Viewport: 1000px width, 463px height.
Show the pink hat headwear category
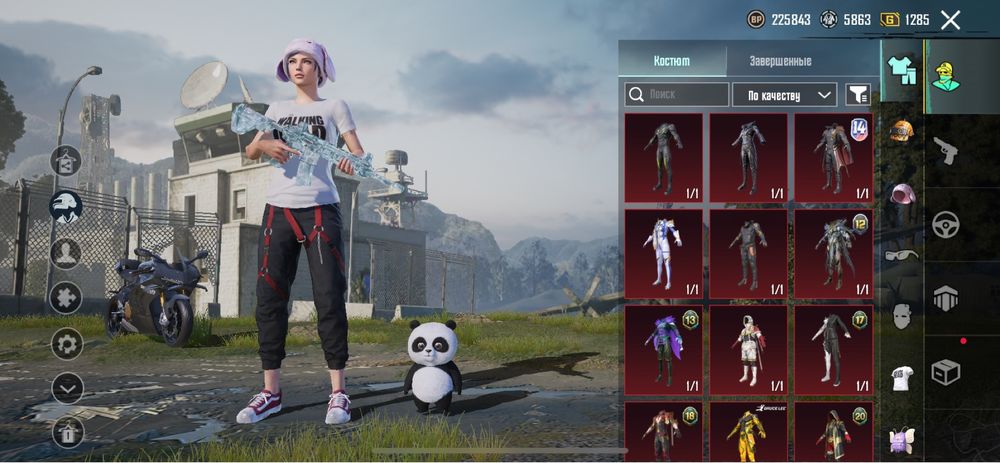tap(902, 193)
